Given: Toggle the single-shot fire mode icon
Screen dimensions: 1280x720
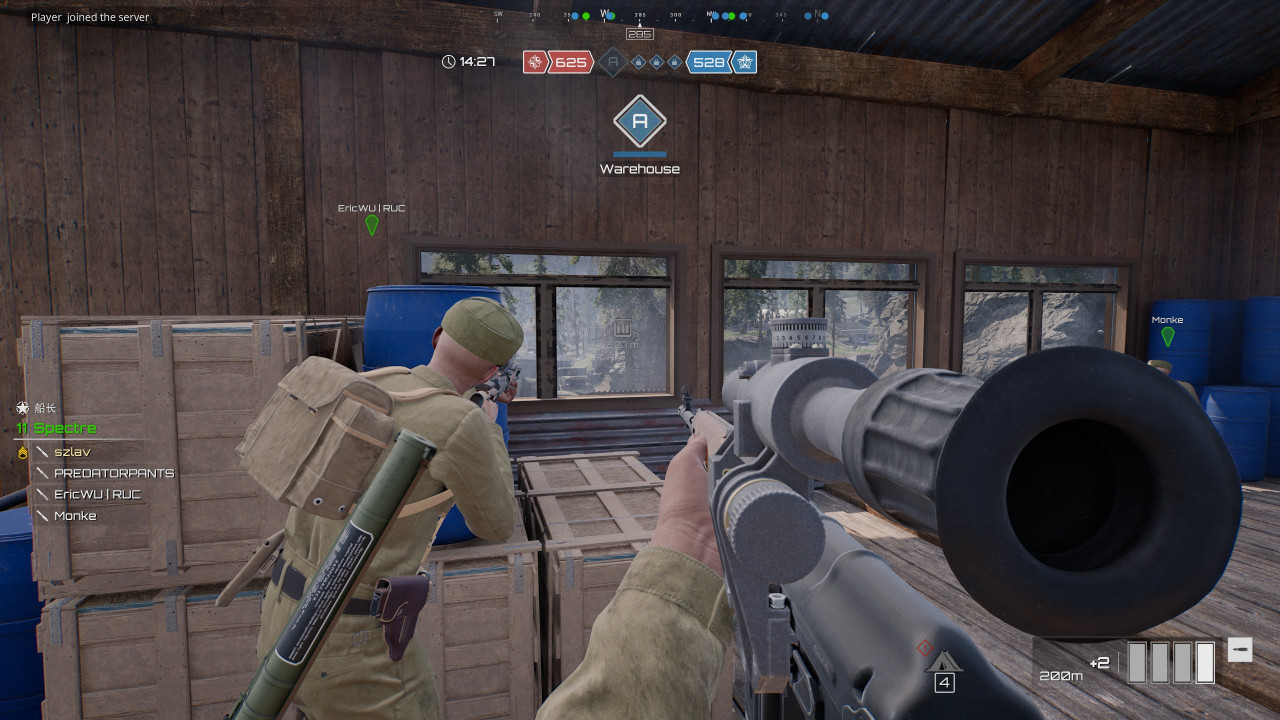Looking at the screenshot, I should [1239, 649].
